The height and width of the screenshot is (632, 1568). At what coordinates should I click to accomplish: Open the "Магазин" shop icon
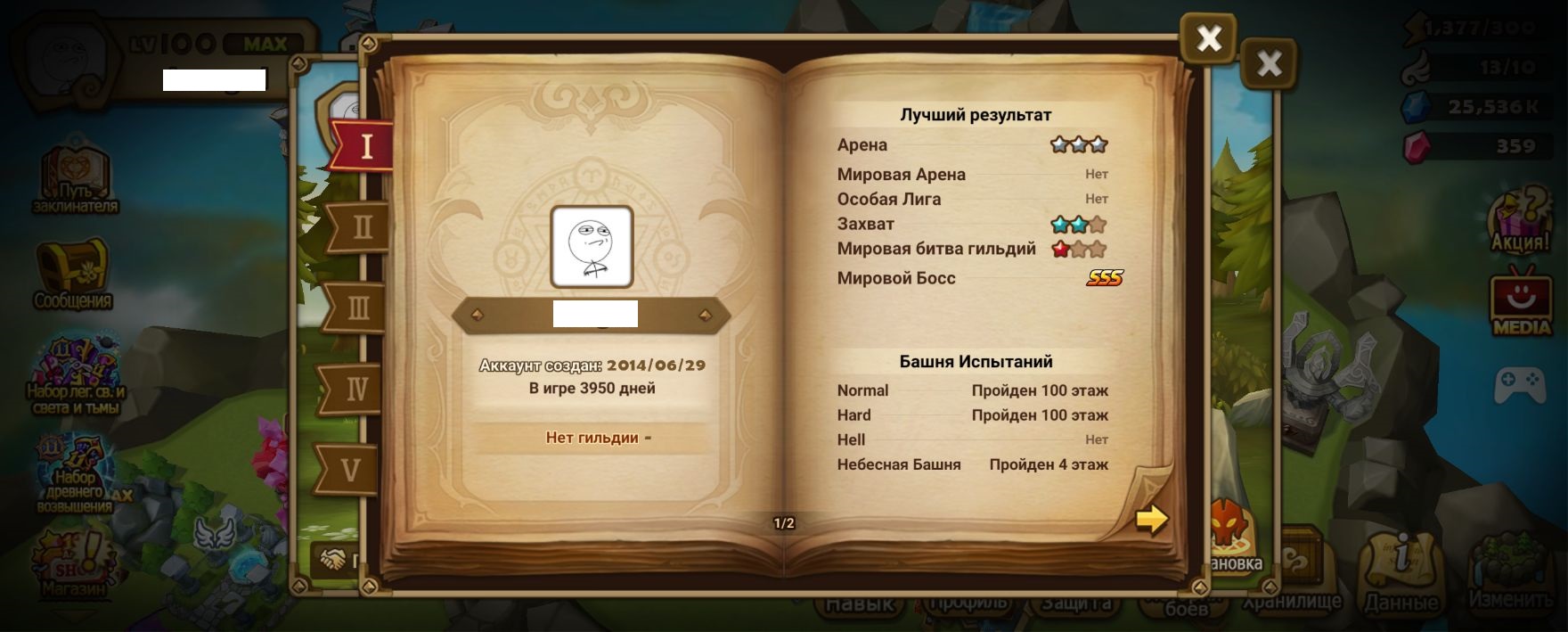(x=73, y=562)
